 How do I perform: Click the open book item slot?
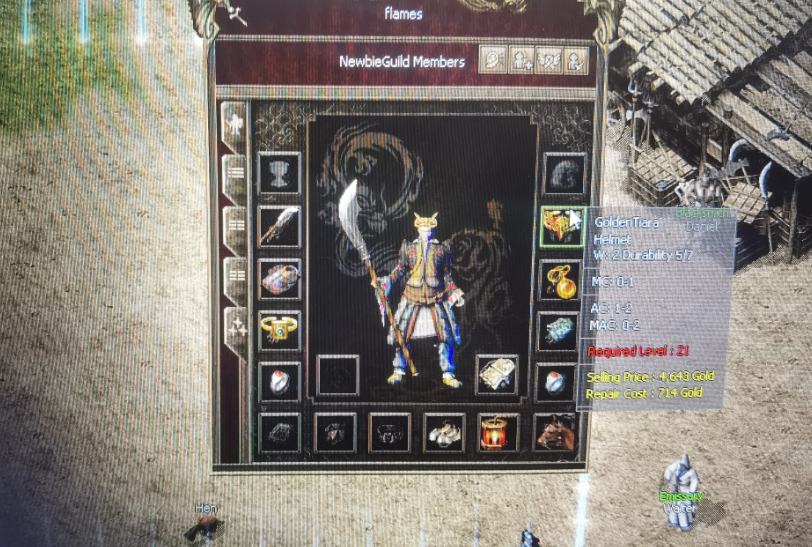497,375
